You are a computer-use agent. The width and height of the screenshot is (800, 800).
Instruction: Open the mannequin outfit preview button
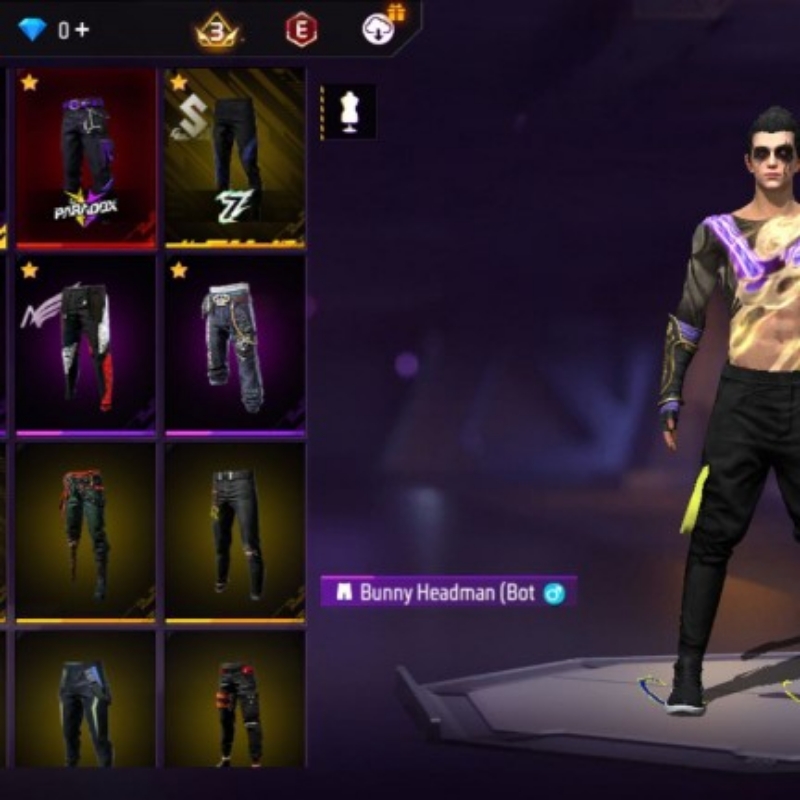[x=349, y=111]
